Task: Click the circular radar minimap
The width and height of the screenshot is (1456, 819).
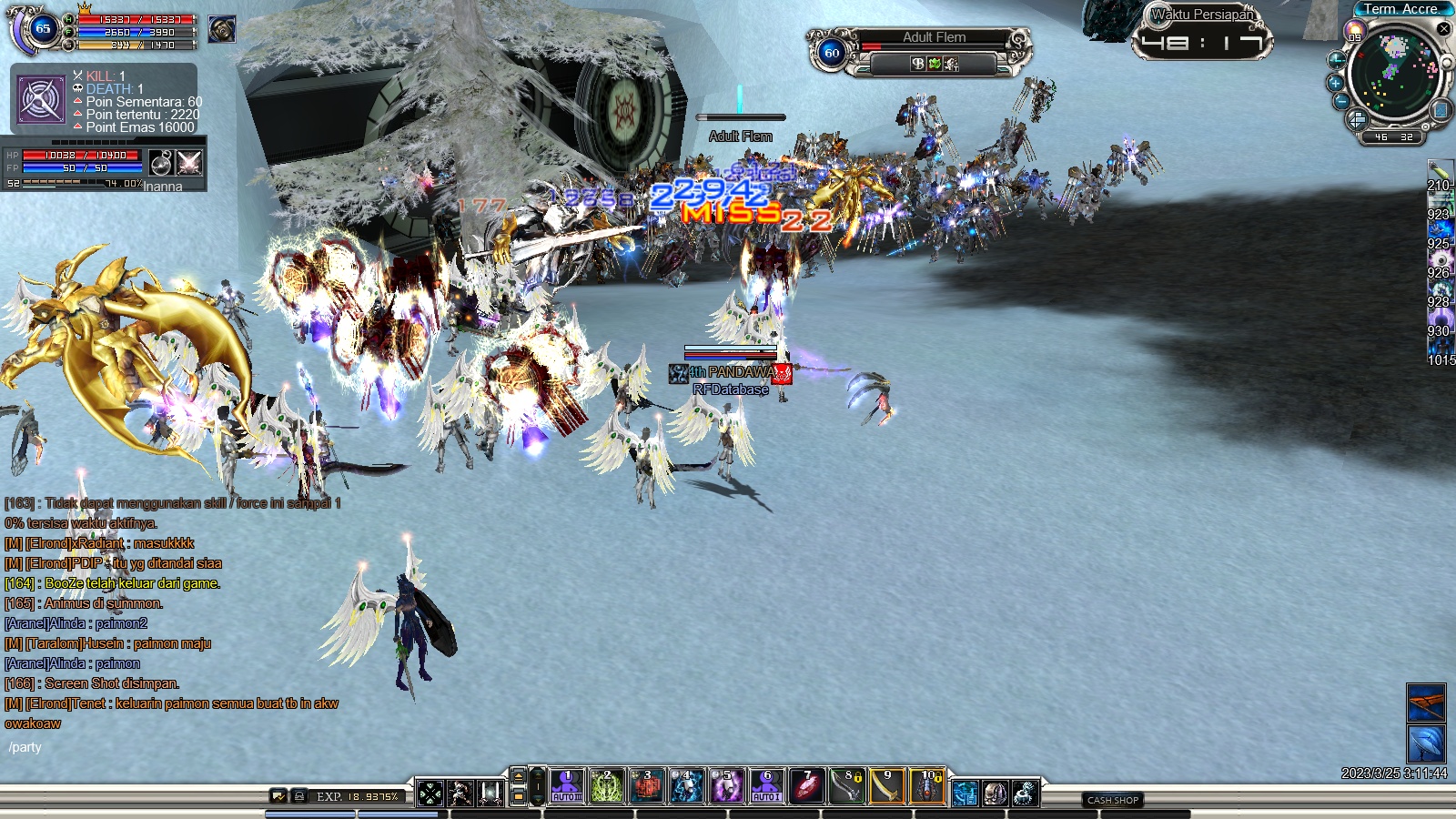Action: click(x=1393, y=73)
